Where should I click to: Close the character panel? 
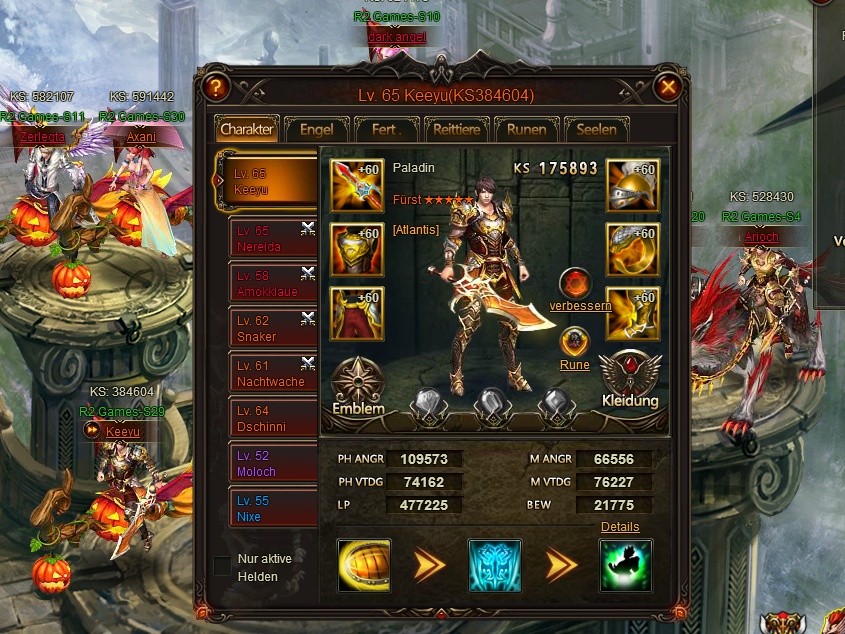668,88
